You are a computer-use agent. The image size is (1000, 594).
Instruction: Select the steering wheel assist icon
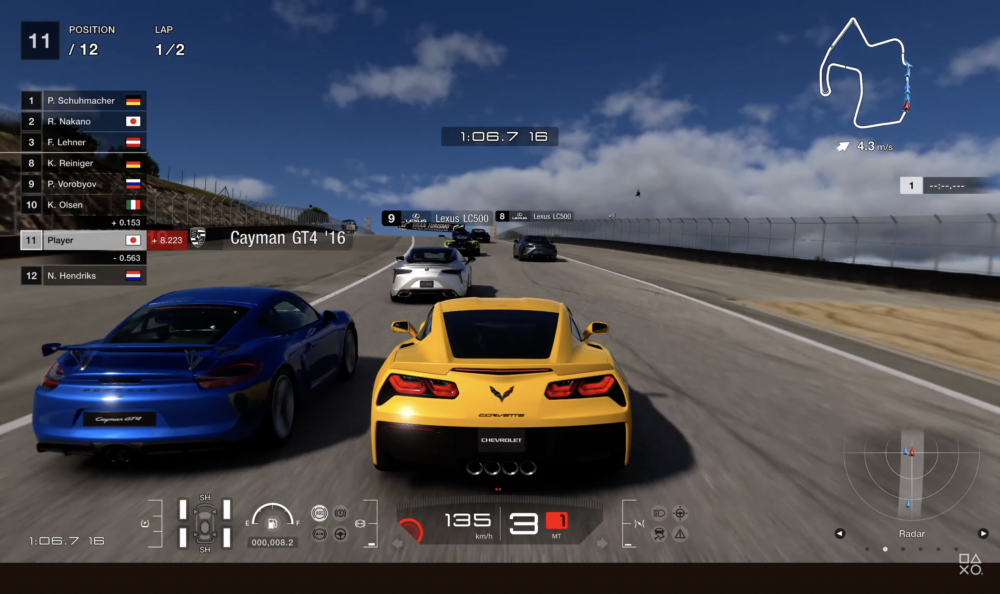(340, 535)
